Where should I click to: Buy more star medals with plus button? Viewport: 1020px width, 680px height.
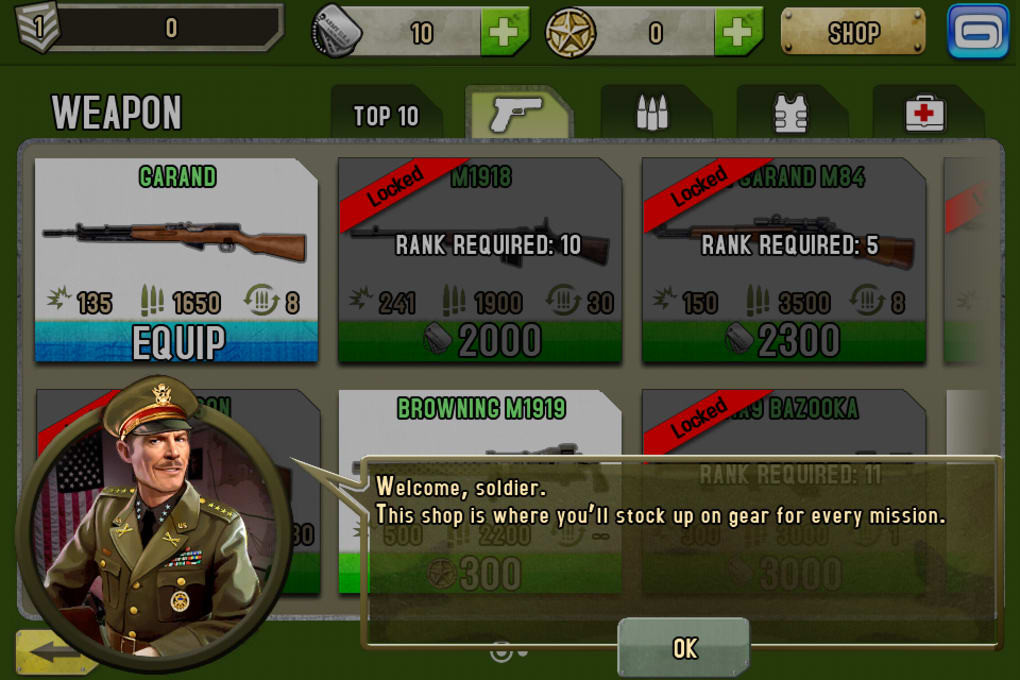738,33
